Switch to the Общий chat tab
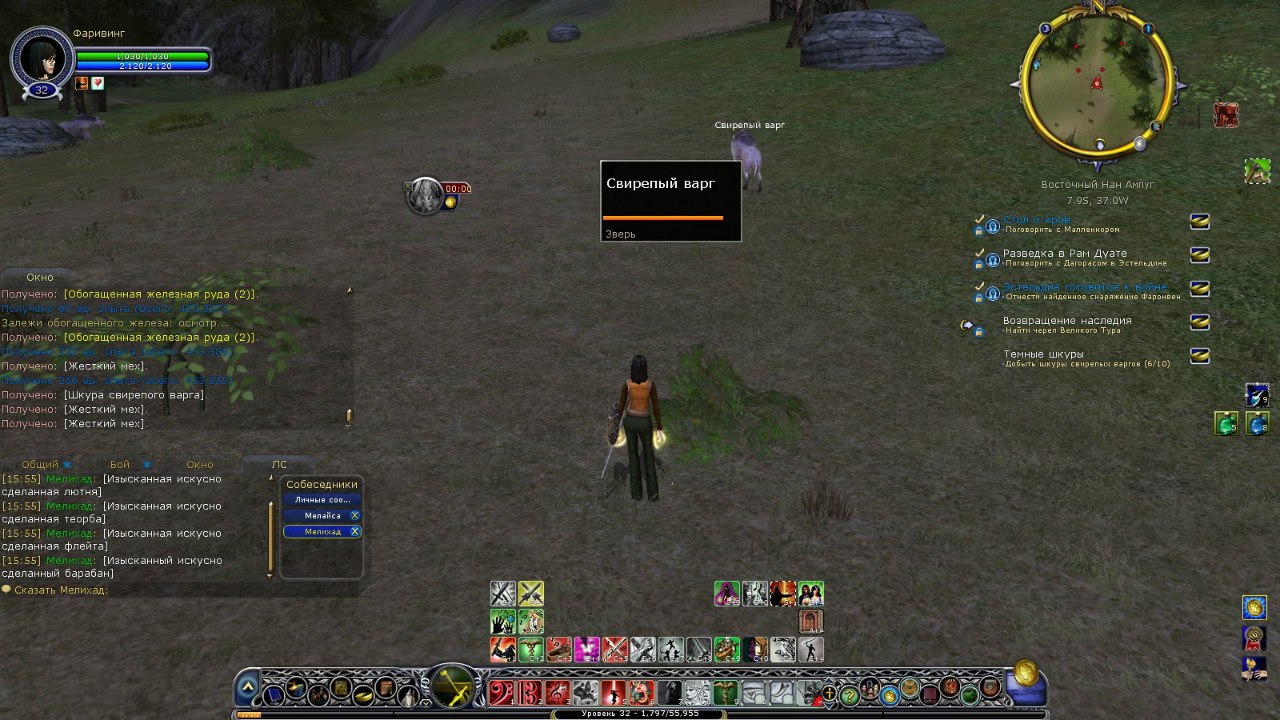This screenshot has height=720, width=1280. (x=40, y=464)
